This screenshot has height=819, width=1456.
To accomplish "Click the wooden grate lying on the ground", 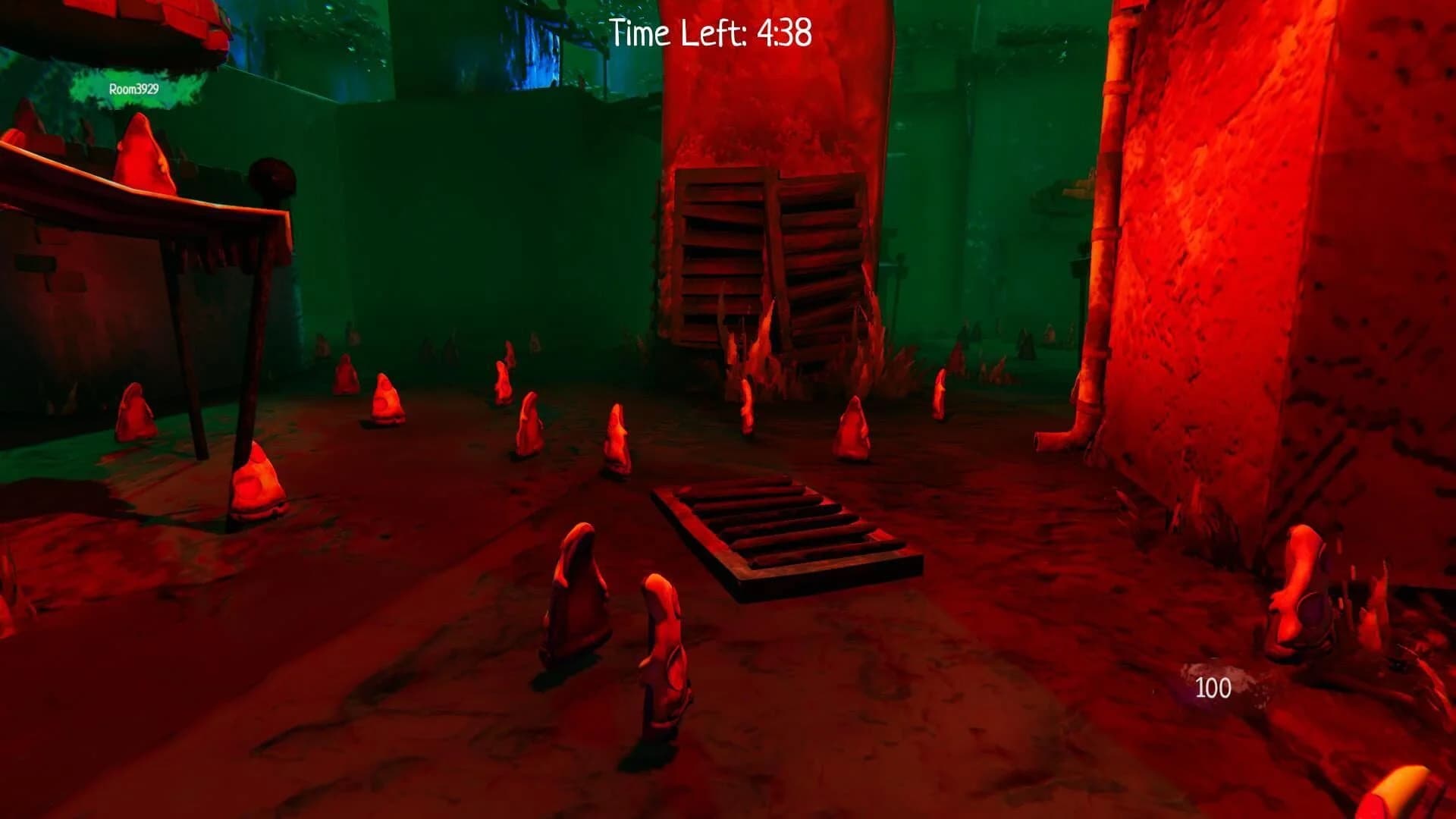I will pyautogui.click(x=789, y=531).
